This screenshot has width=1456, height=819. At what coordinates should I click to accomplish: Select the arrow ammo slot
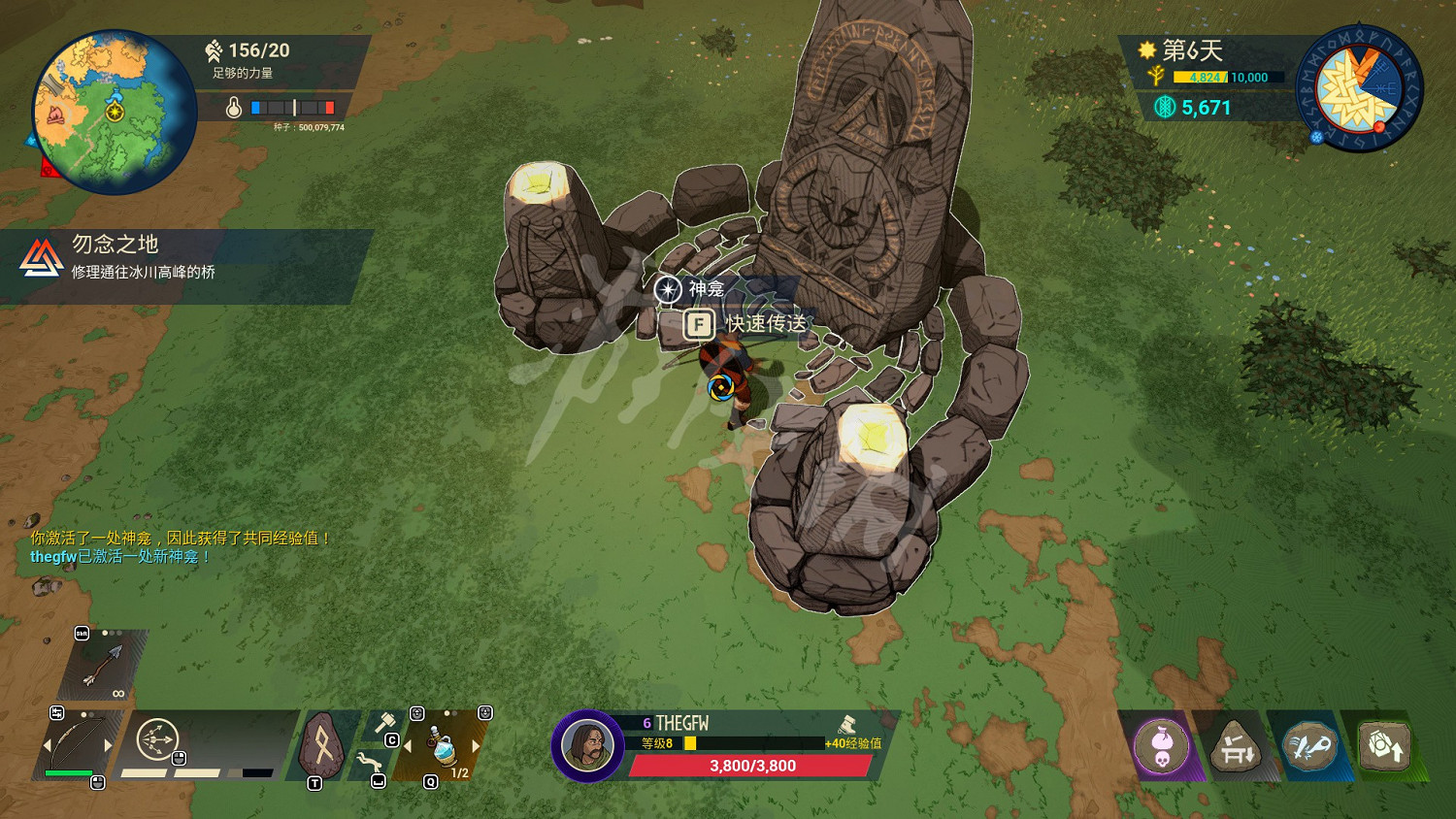click(x=103, y=665)
